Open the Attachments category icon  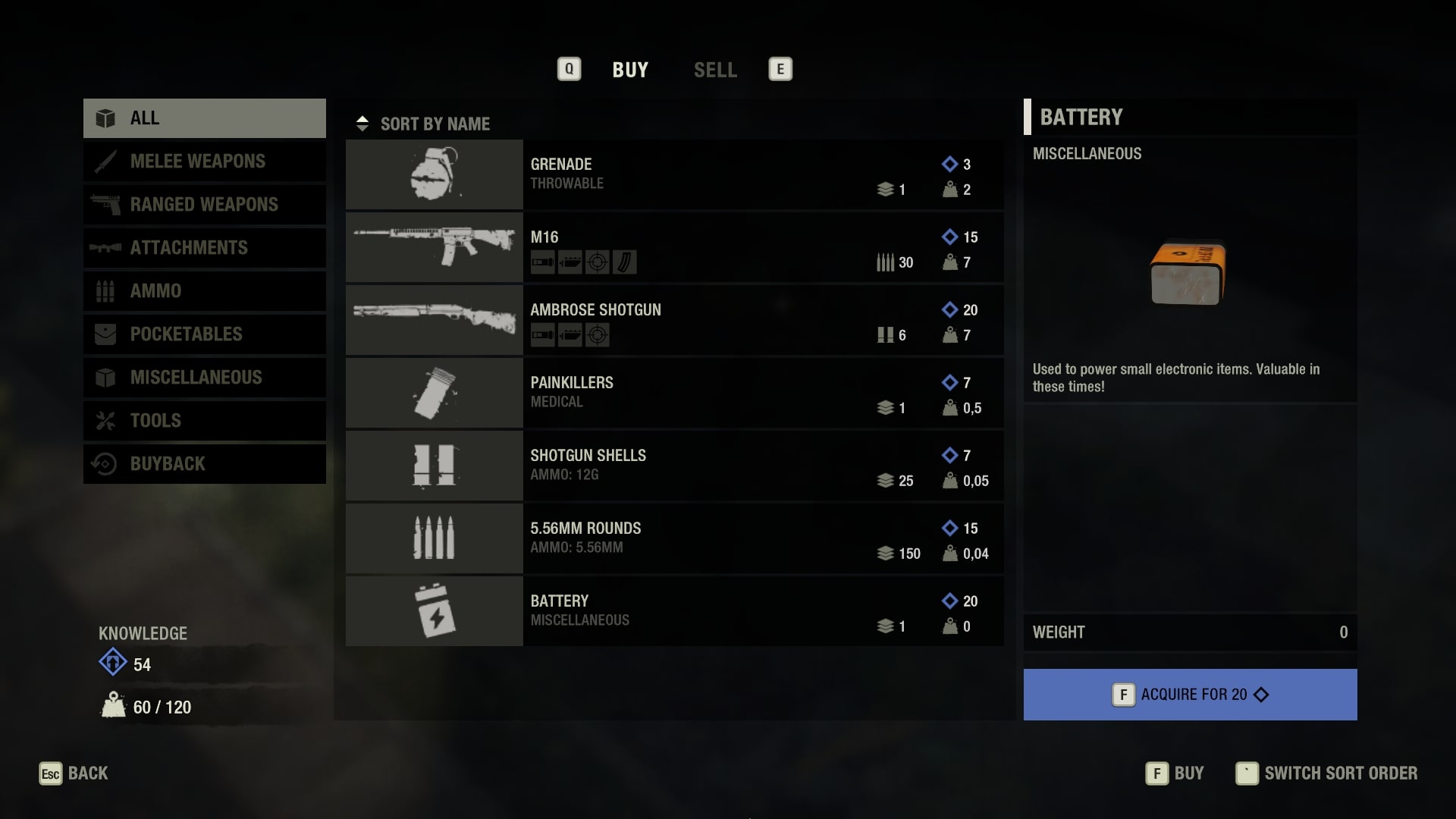pos(107,247)
